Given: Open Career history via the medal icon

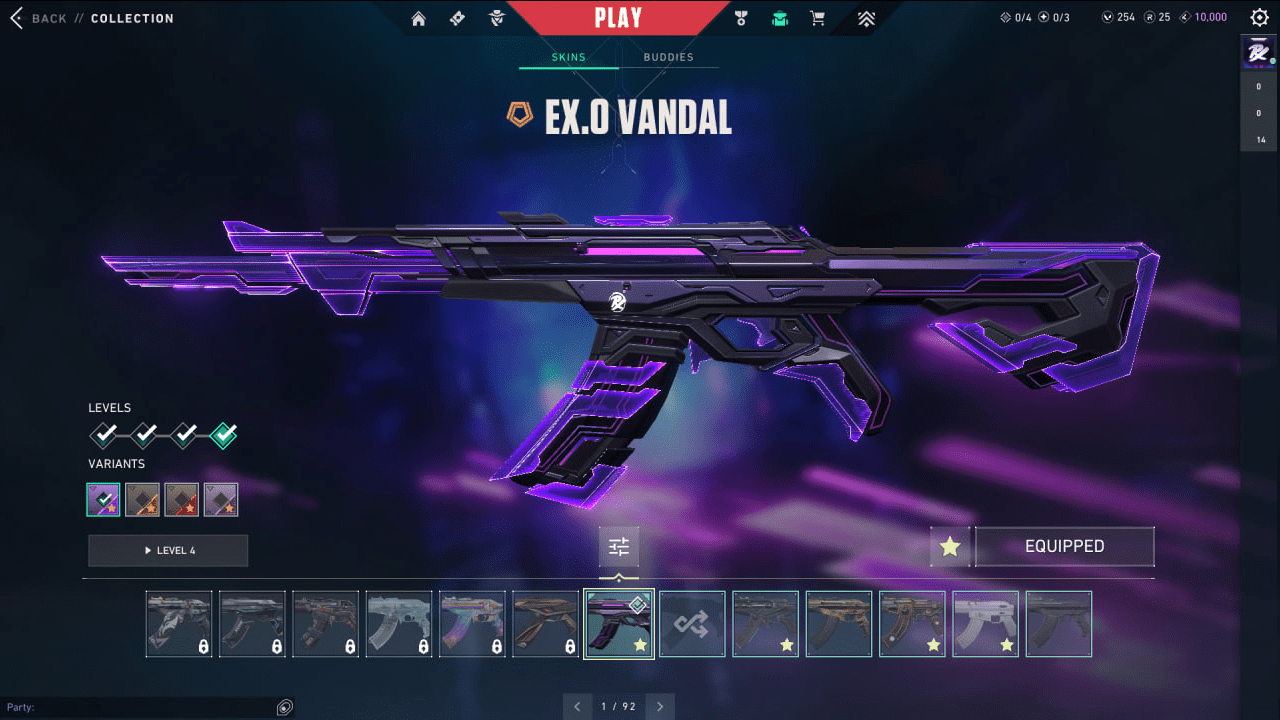Looking at the screenshot, I should pos(740,17).
